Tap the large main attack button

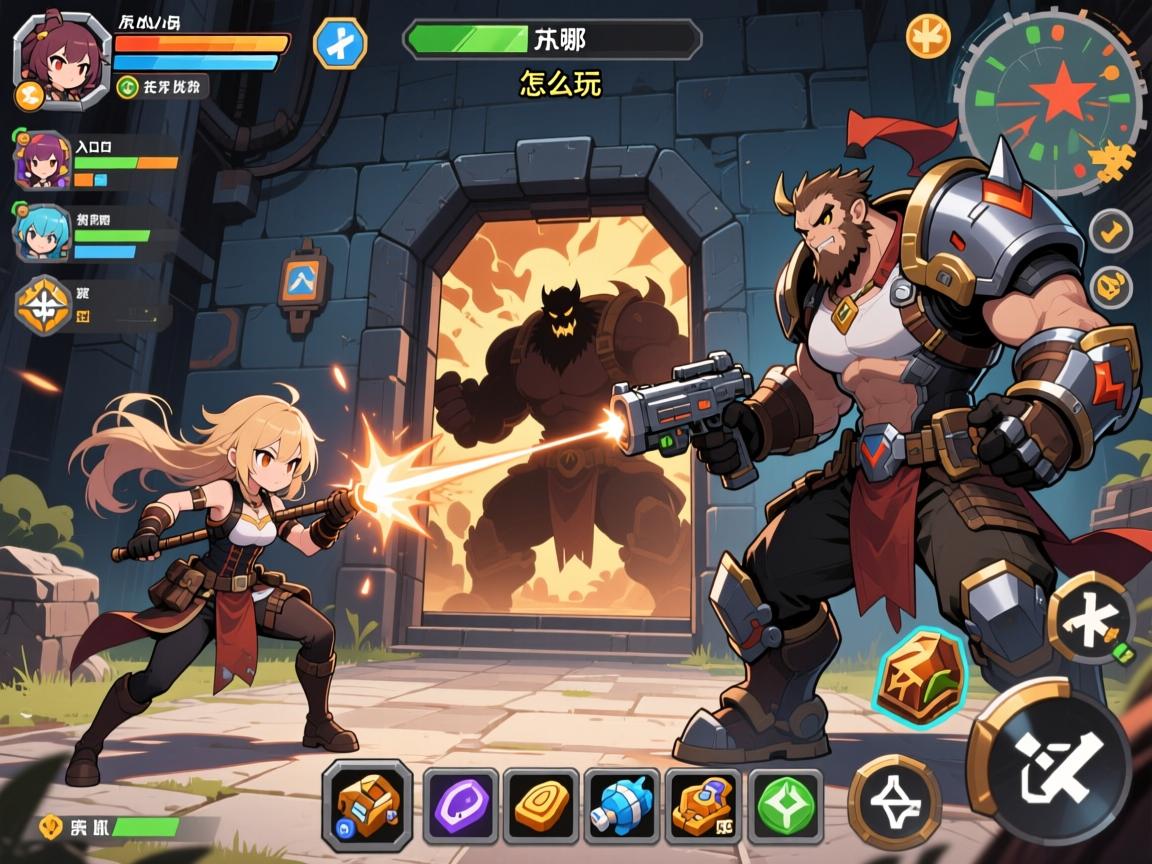point(1050,762)
